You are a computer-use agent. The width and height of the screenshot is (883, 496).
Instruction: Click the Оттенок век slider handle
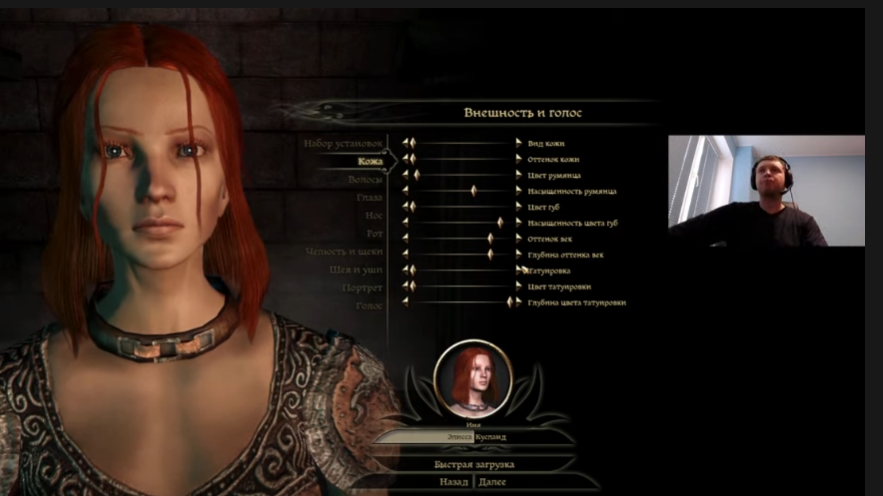[x=490, y=238]
